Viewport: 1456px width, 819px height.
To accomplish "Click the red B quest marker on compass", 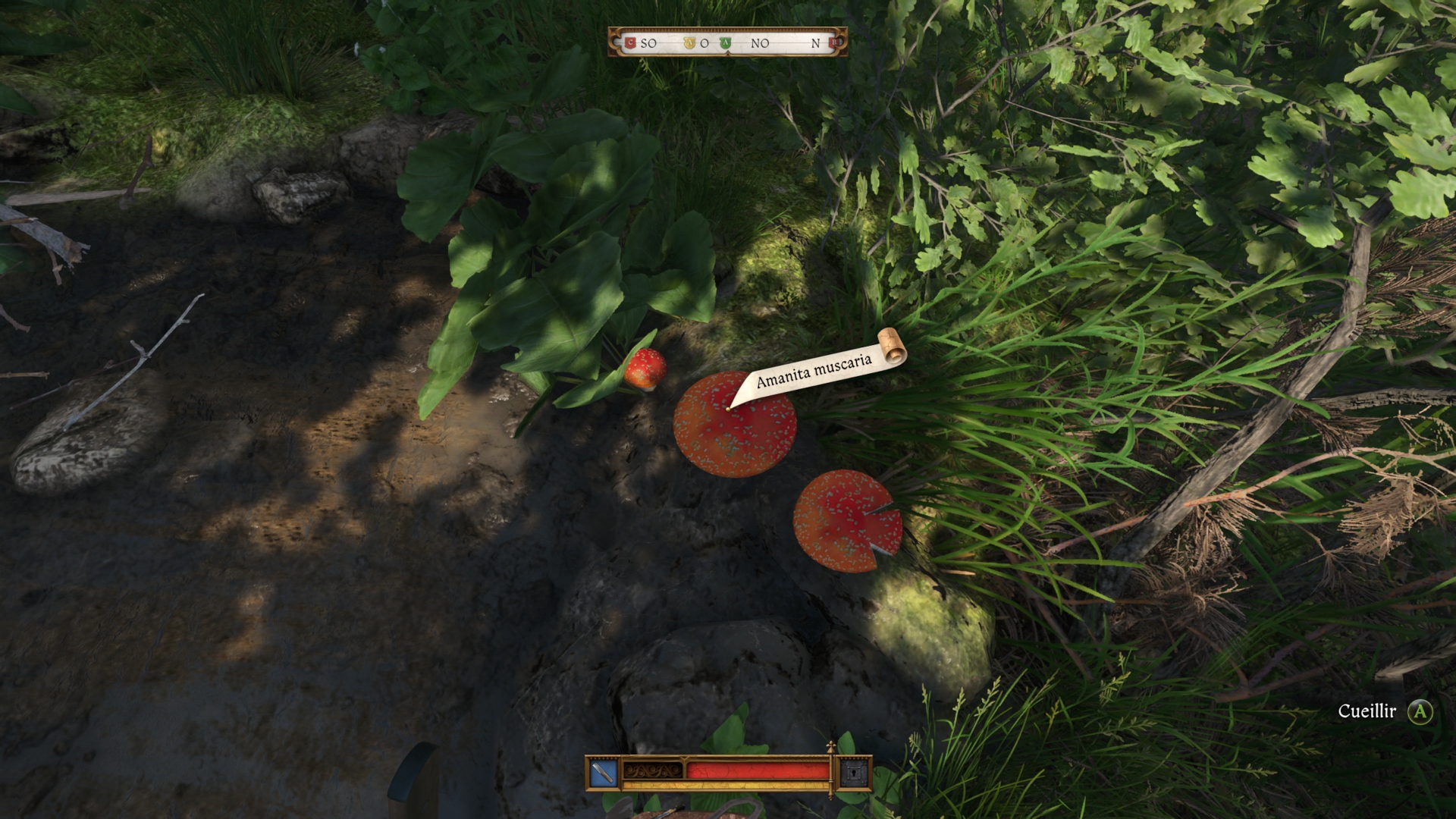I will (834, 43).
